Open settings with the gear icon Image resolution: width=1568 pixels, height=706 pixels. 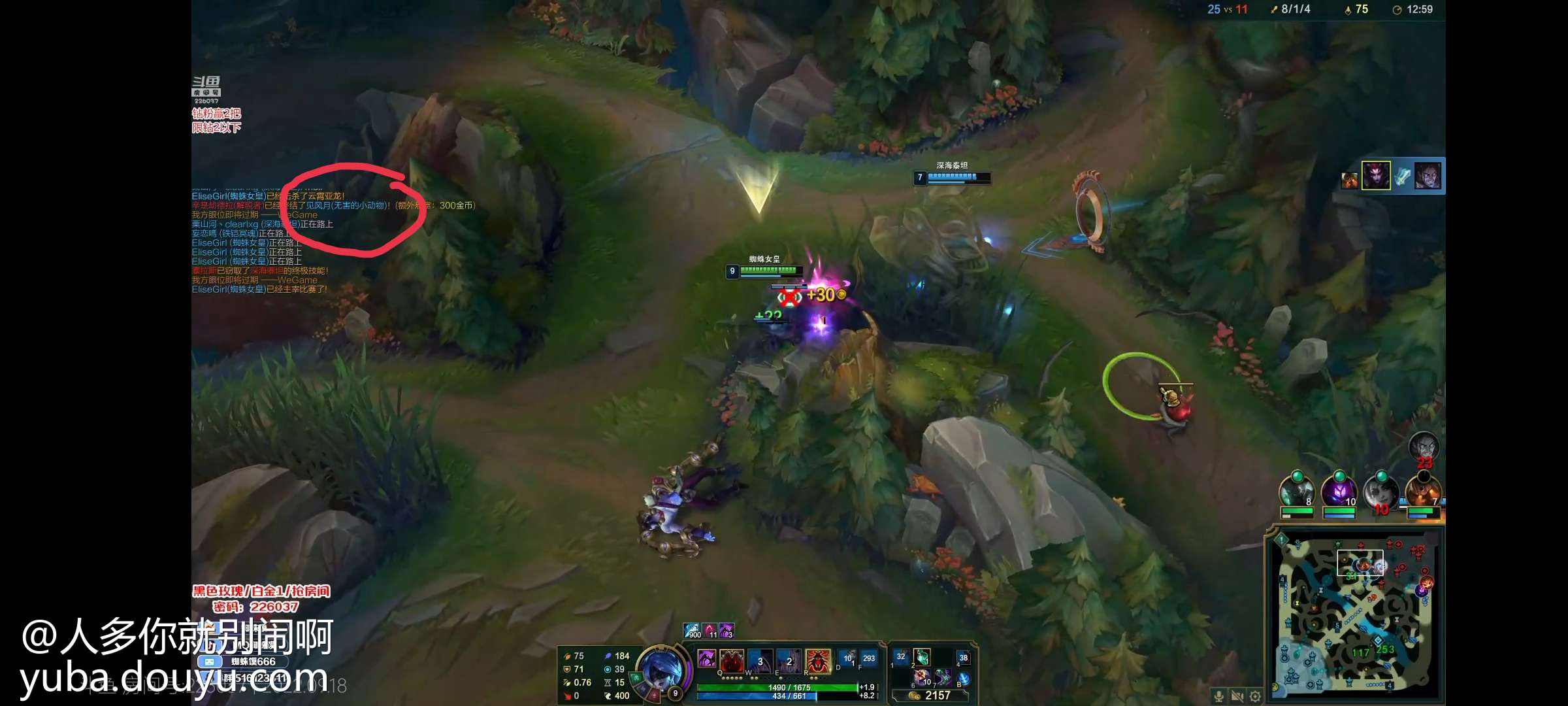point(1255,696)
